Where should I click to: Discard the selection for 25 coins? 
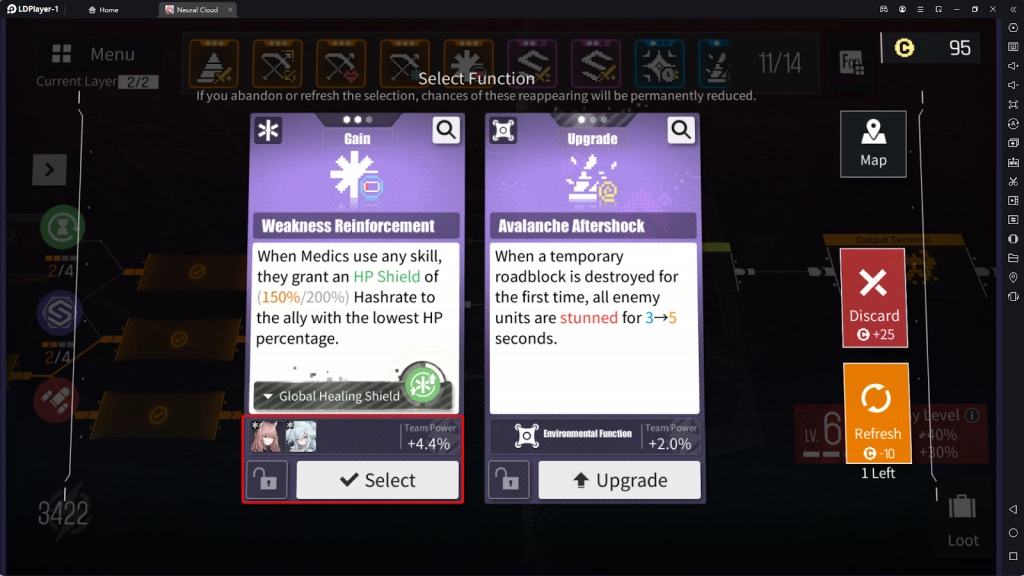point(873,298)
